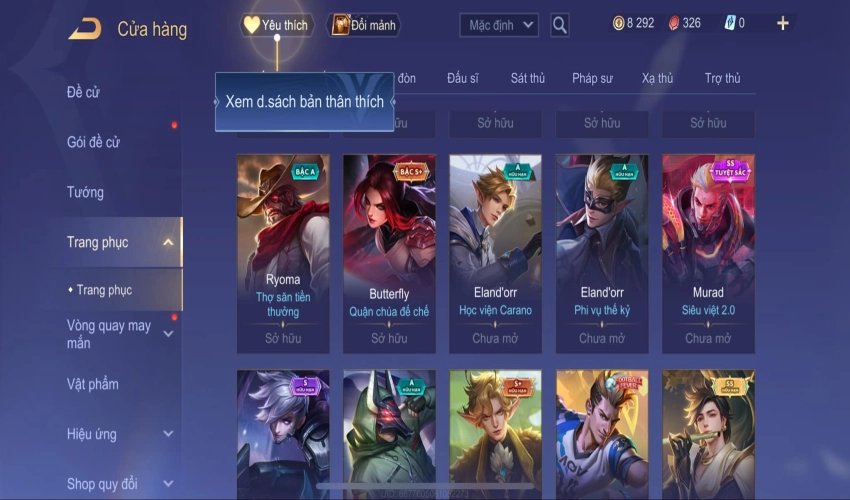Select the Gói đề cử menu entry
Viewport: 850px width, 500px height.
tap(93, 142)
